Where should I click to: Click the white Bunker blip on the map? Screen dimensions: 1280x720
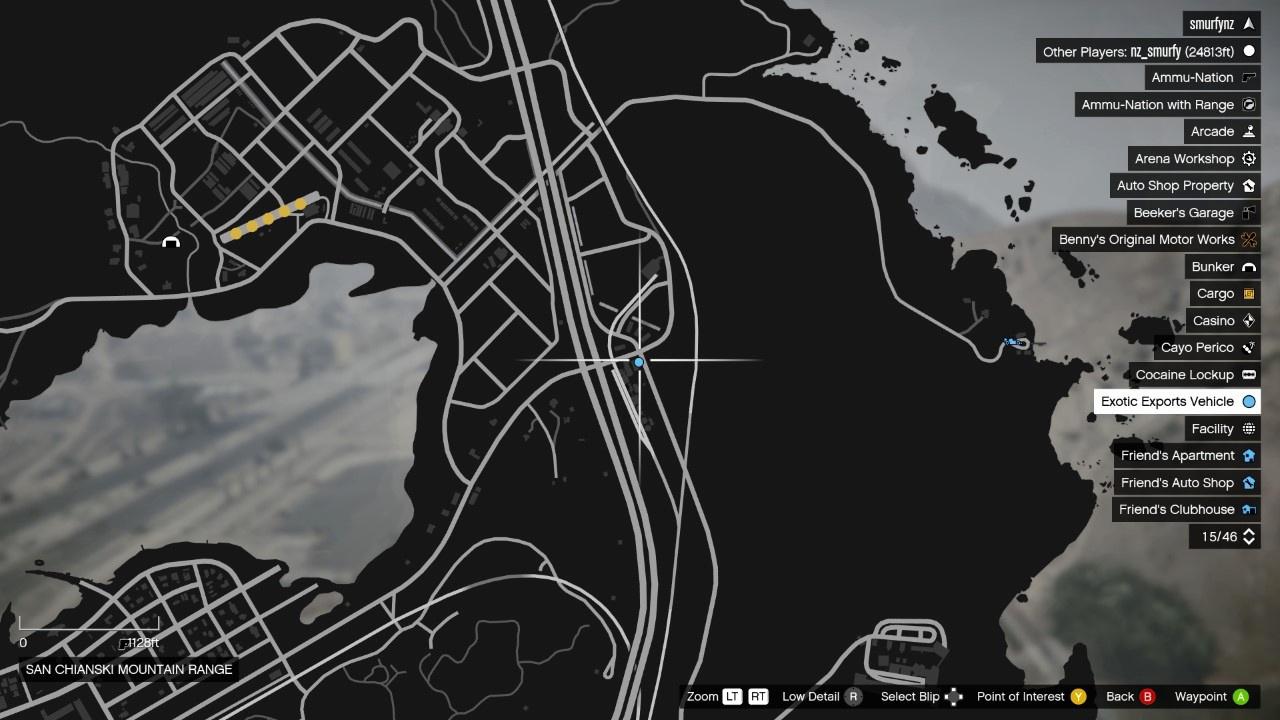click(171, 242)
